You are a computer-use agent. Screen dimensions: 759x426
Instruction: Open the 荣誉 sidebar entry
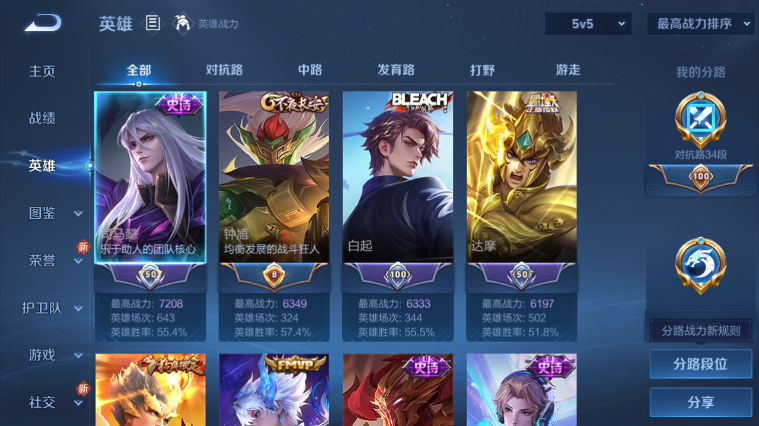tap(42, 260)
